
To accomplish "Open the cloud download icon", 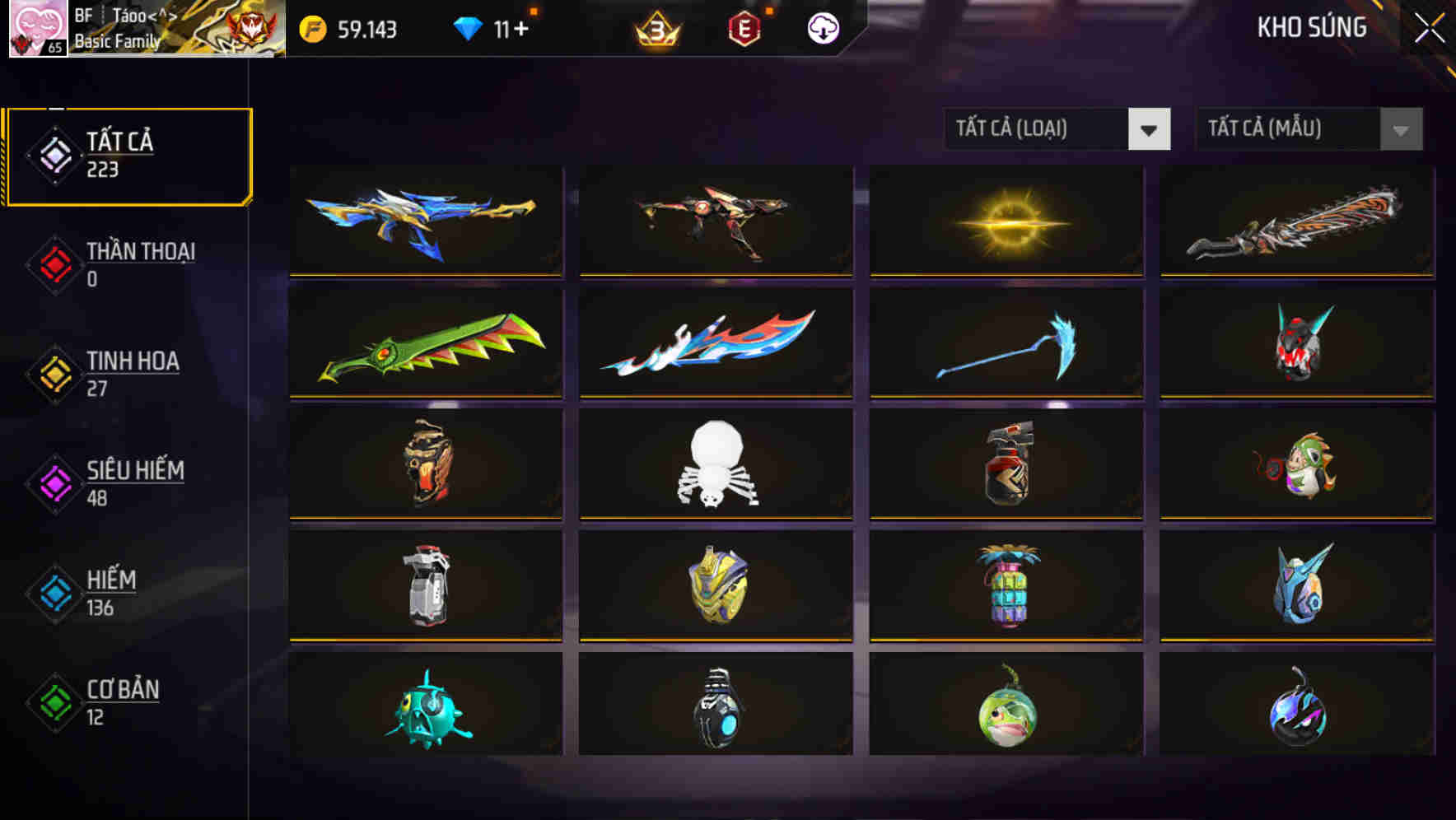I will 821,28.
